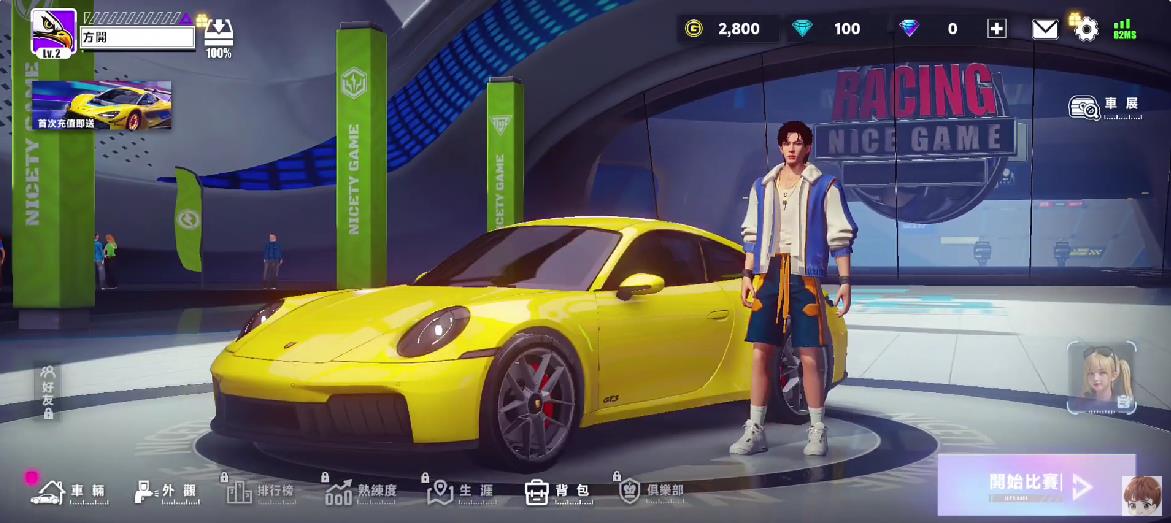This screenshot has width=1171, height=523.
Task: Click the plus button to add gems
Action: point(996,29)
